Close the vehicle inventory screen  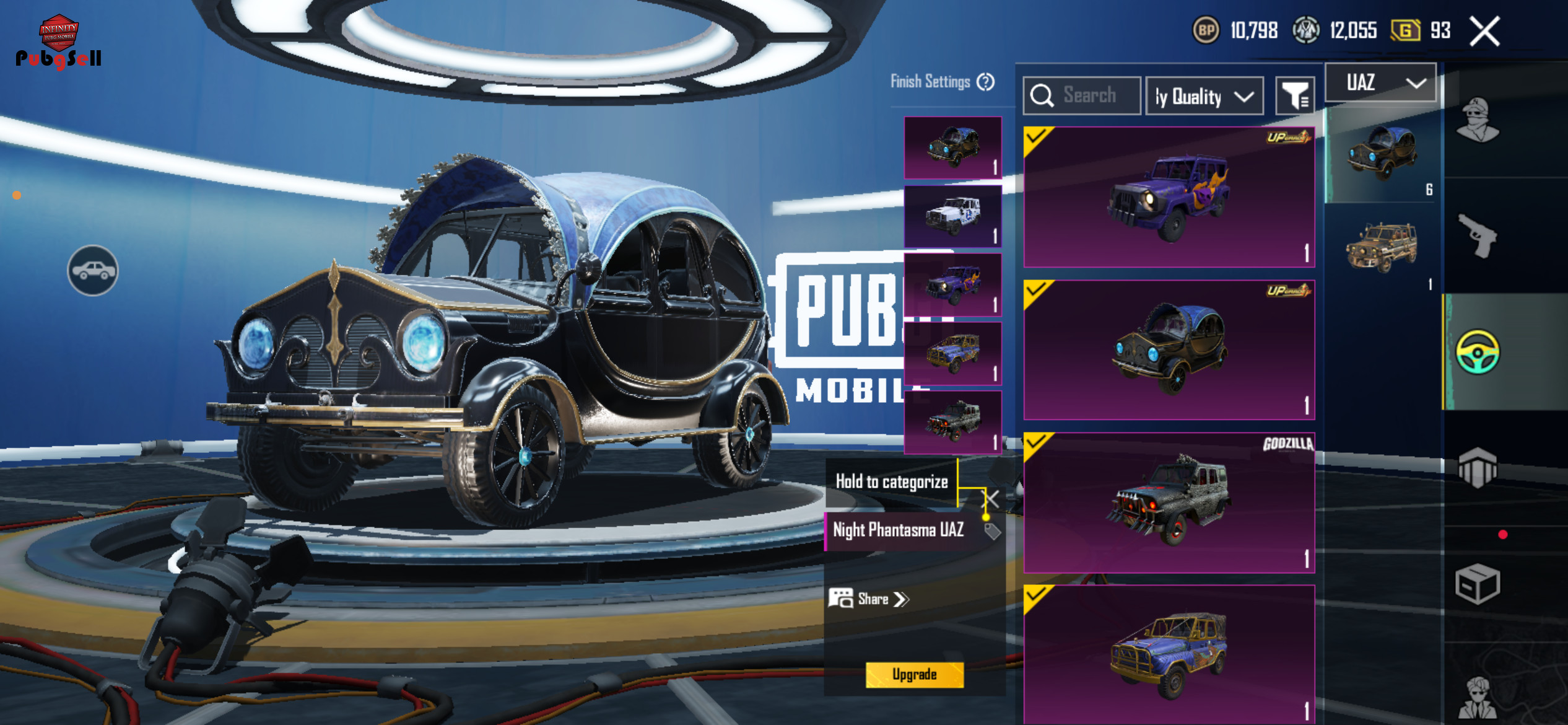tap(1485, 31)
